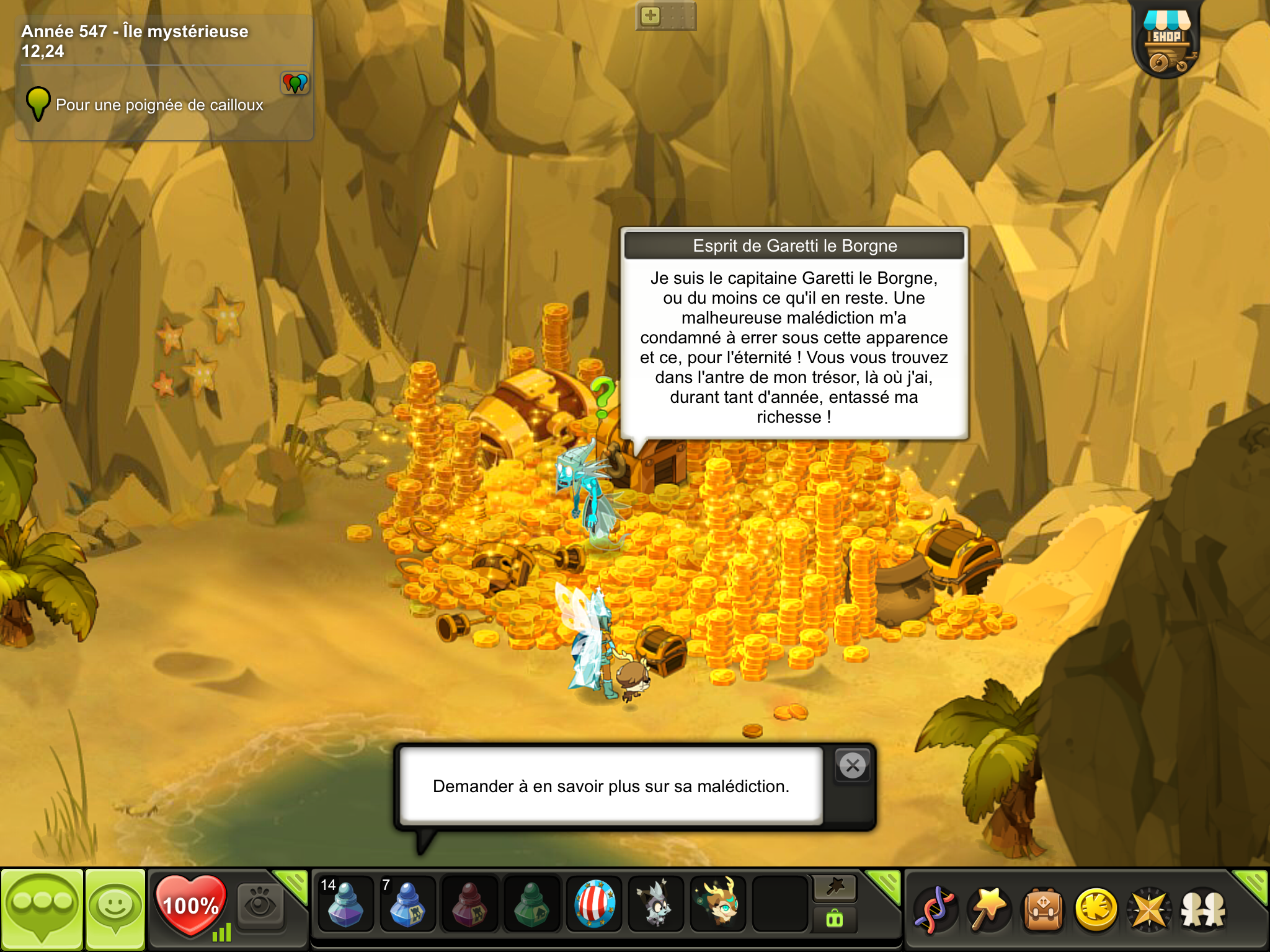
Task: Open the Shop in the top corner
Action: coord(1166,42)
